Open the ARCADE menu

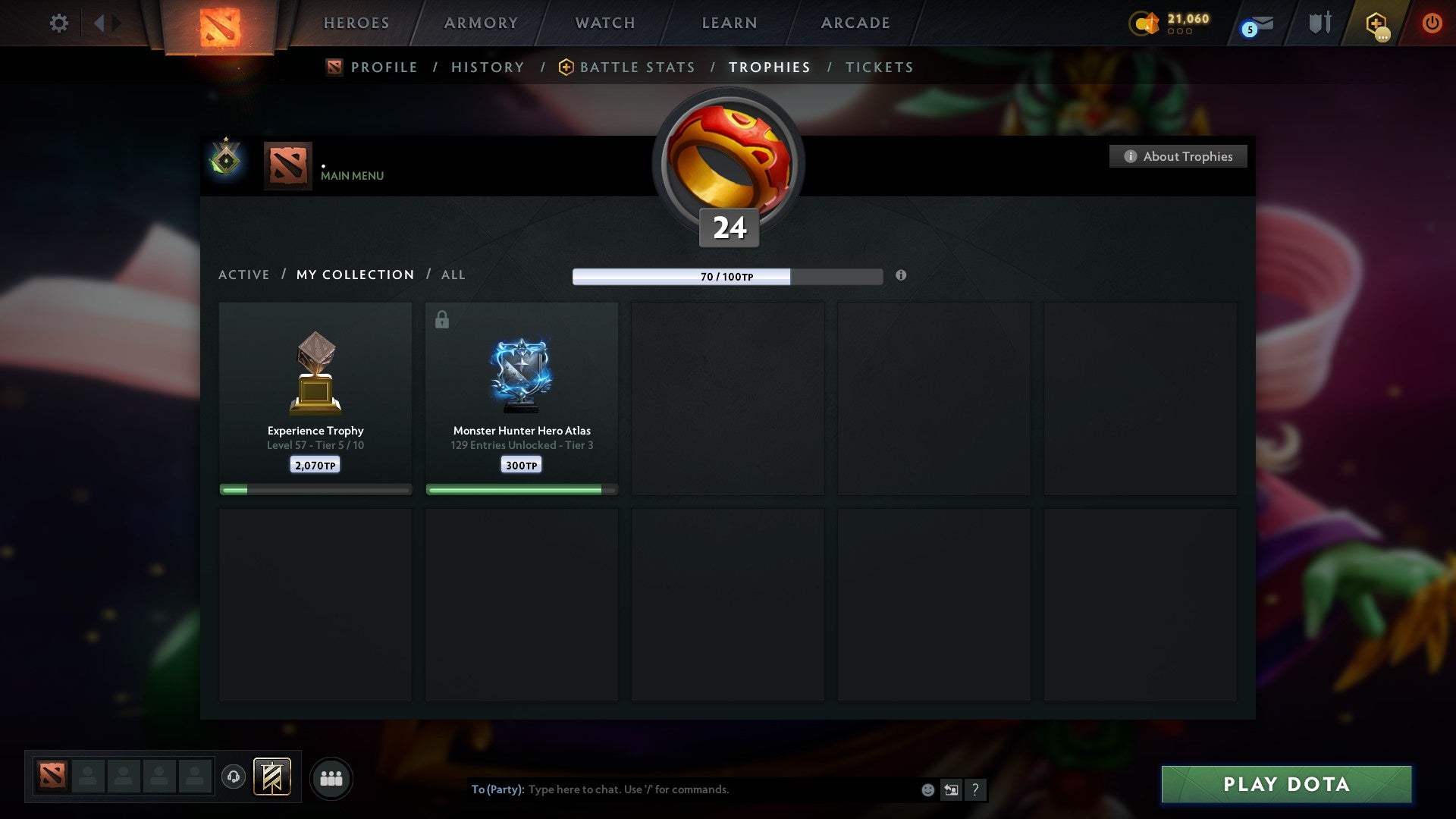click(x=854, y=23)
